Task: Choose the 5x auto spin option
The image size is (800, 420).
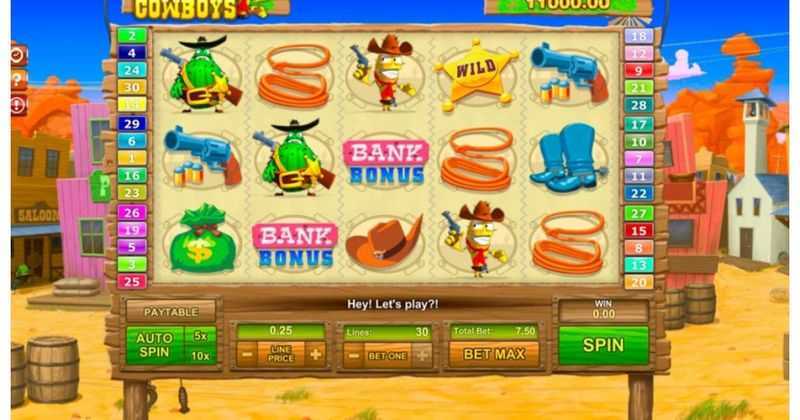Action: click(x=201, y=336)
